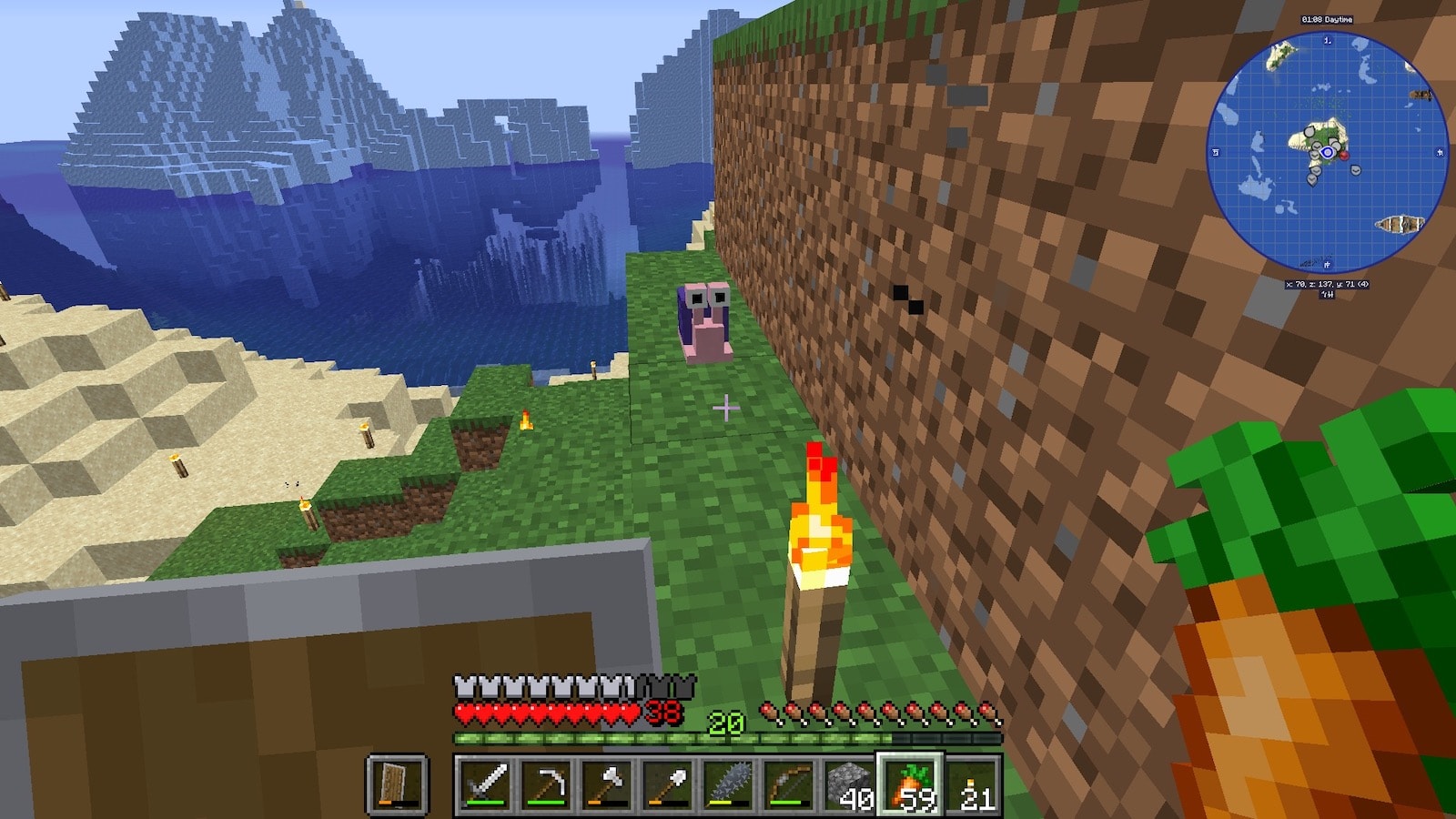Equip the bow from the hotbar
This screenshot has height=819, width=1456.
789,784
